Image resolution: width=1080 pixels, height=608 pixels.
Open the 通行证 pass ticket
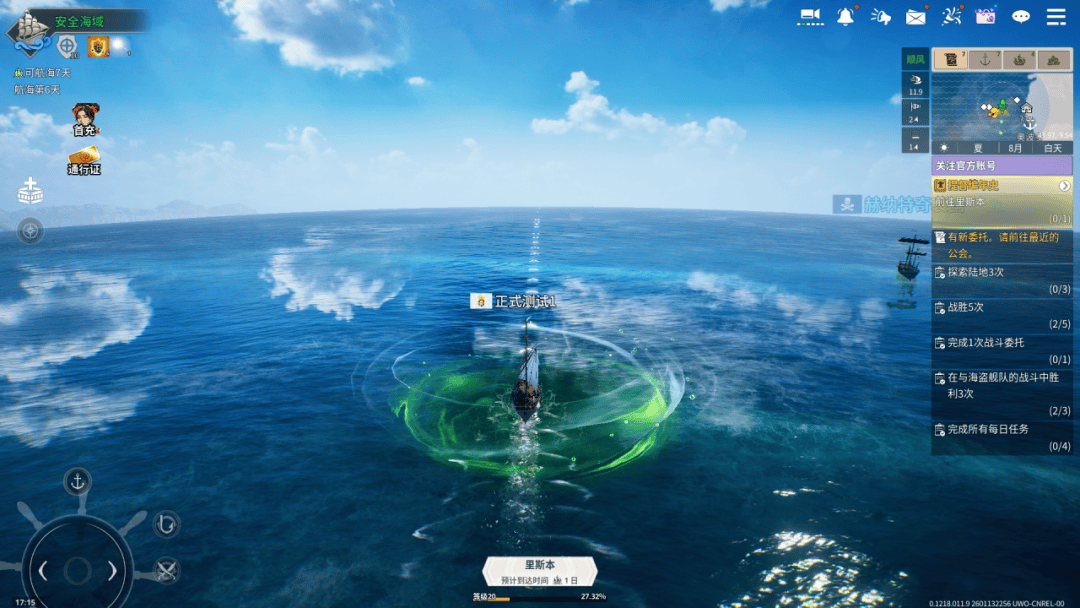point(84,160)
